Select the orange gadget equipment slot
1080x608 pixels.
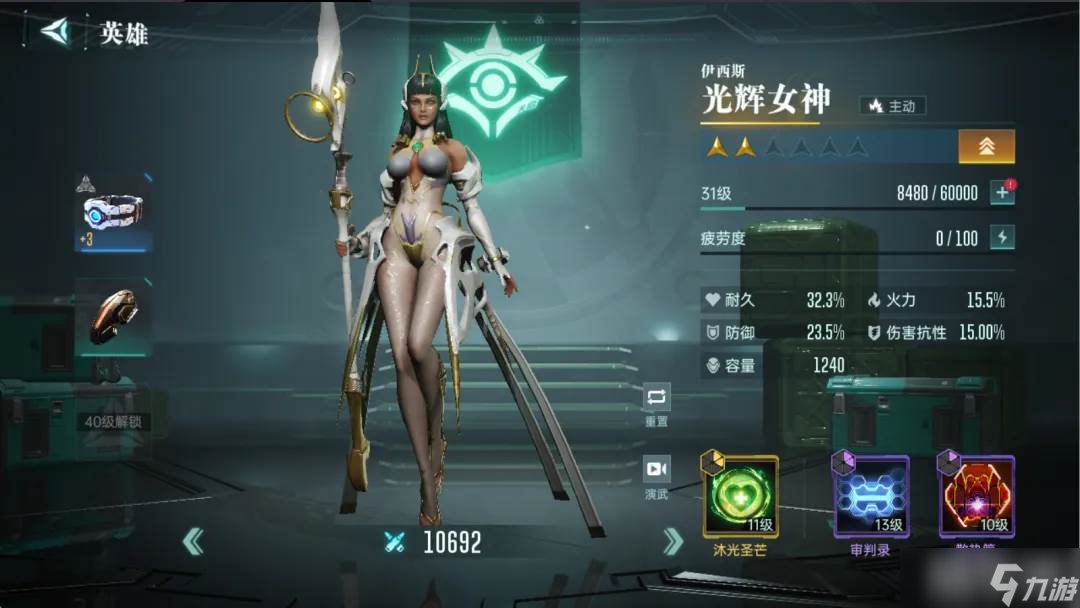pyautogui.click(x=113, y=317)
